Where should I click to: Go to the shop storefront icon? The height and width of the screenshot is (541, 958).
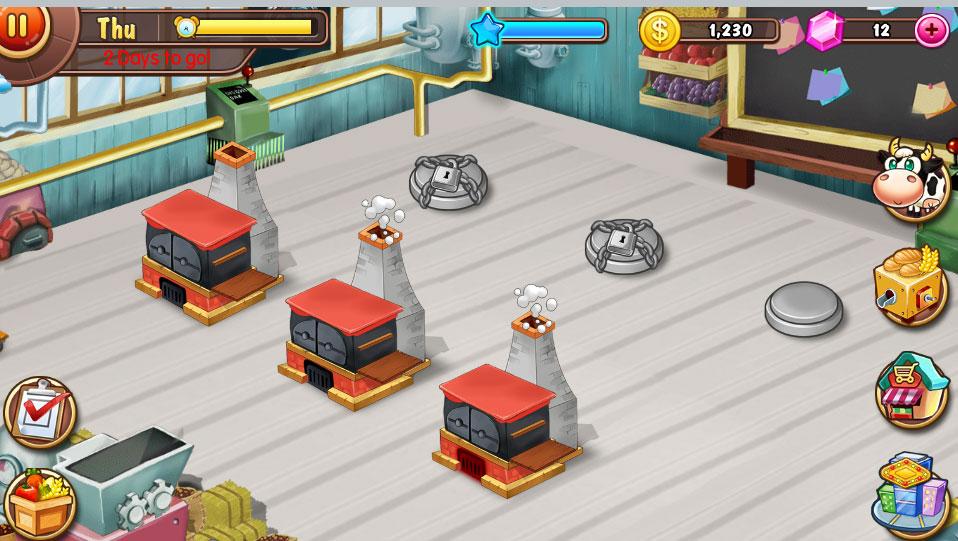click(911, 390)
